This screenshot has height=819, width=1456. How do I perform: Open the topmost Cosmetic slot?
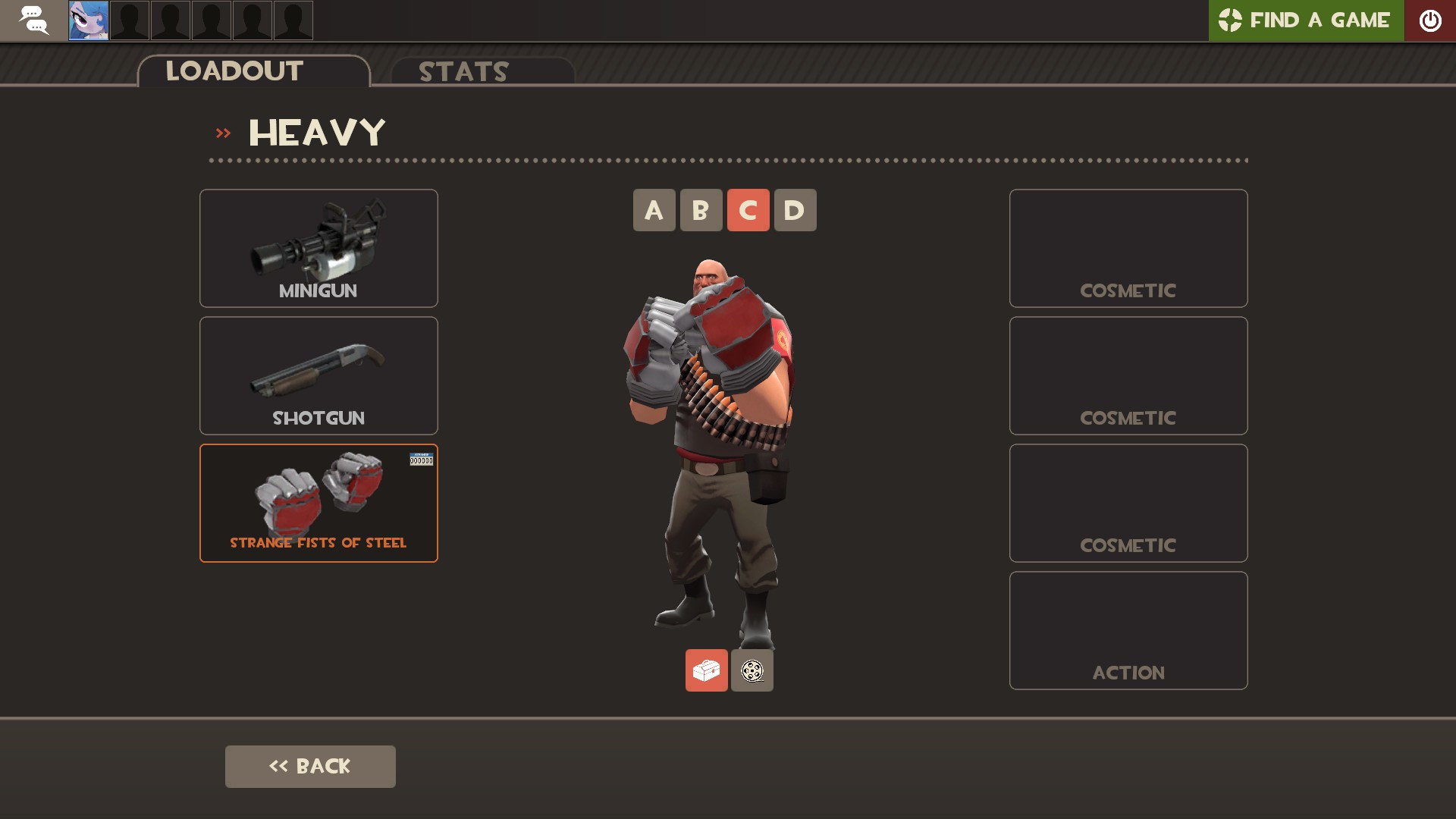(x=1128, y=247)
